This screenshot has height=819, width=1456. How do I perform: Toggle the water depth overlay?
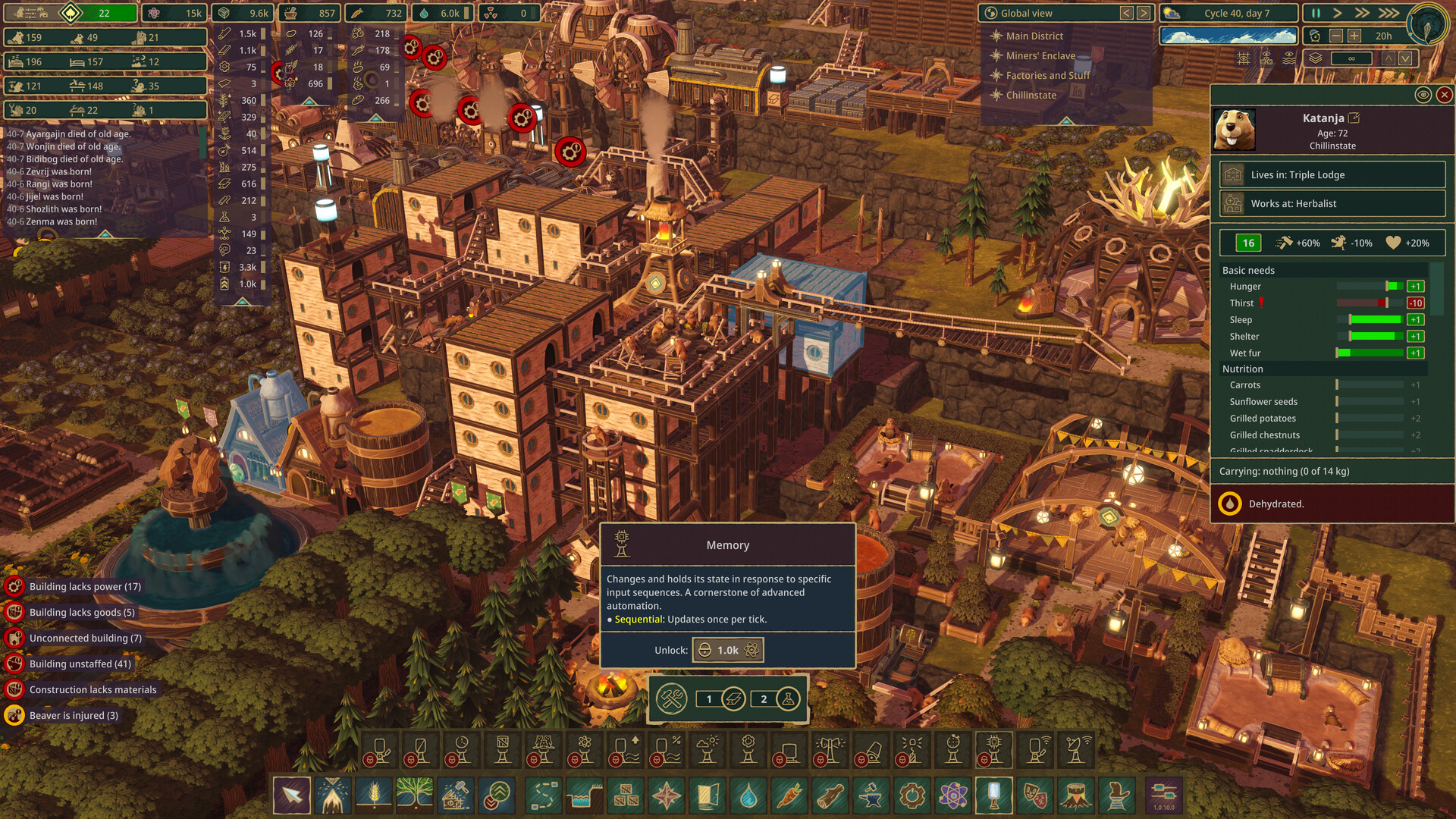pyautogui.click(x=1290, y=58)
